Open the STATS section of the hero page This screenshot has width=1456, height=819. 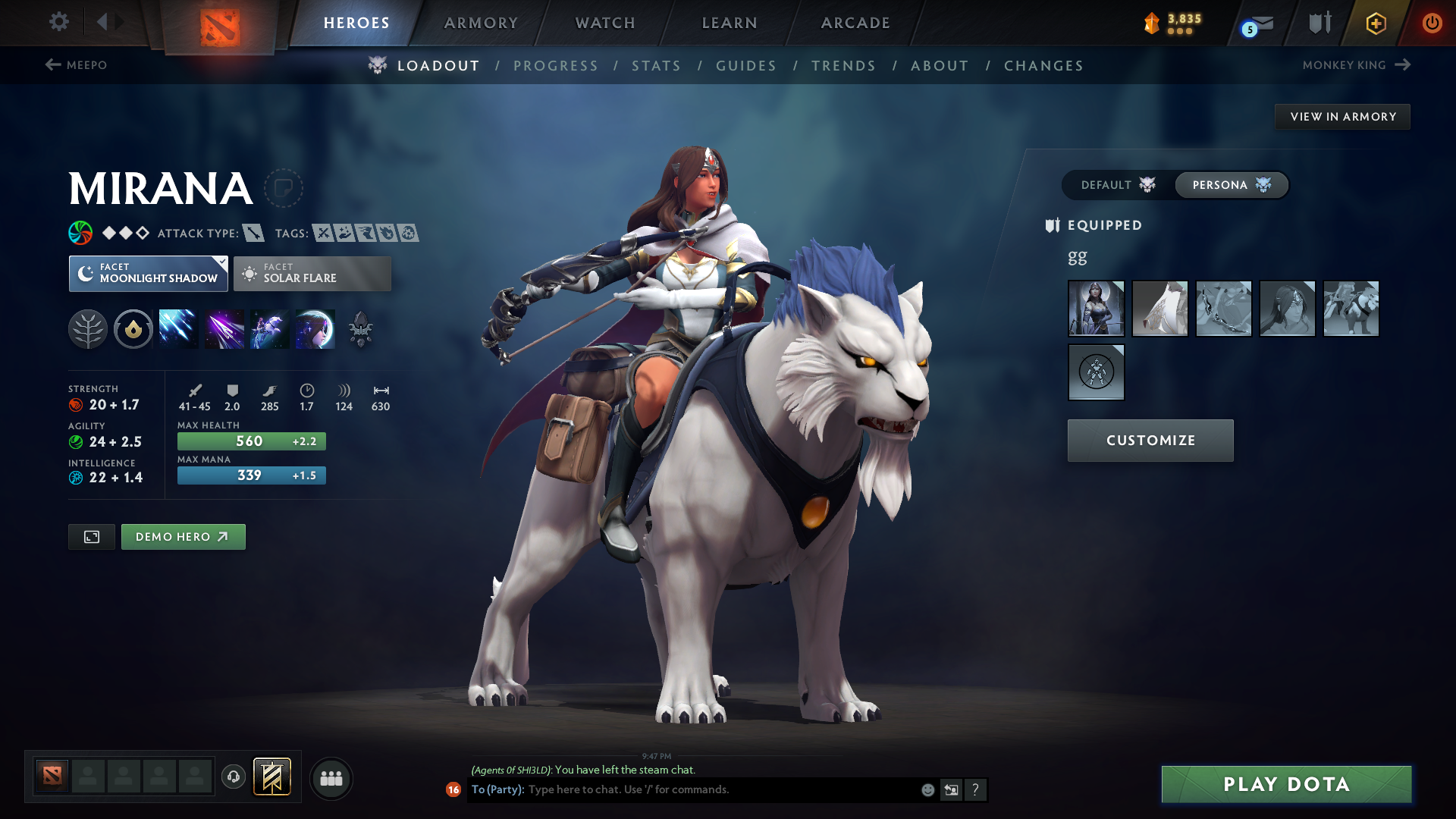coord(656,65)
